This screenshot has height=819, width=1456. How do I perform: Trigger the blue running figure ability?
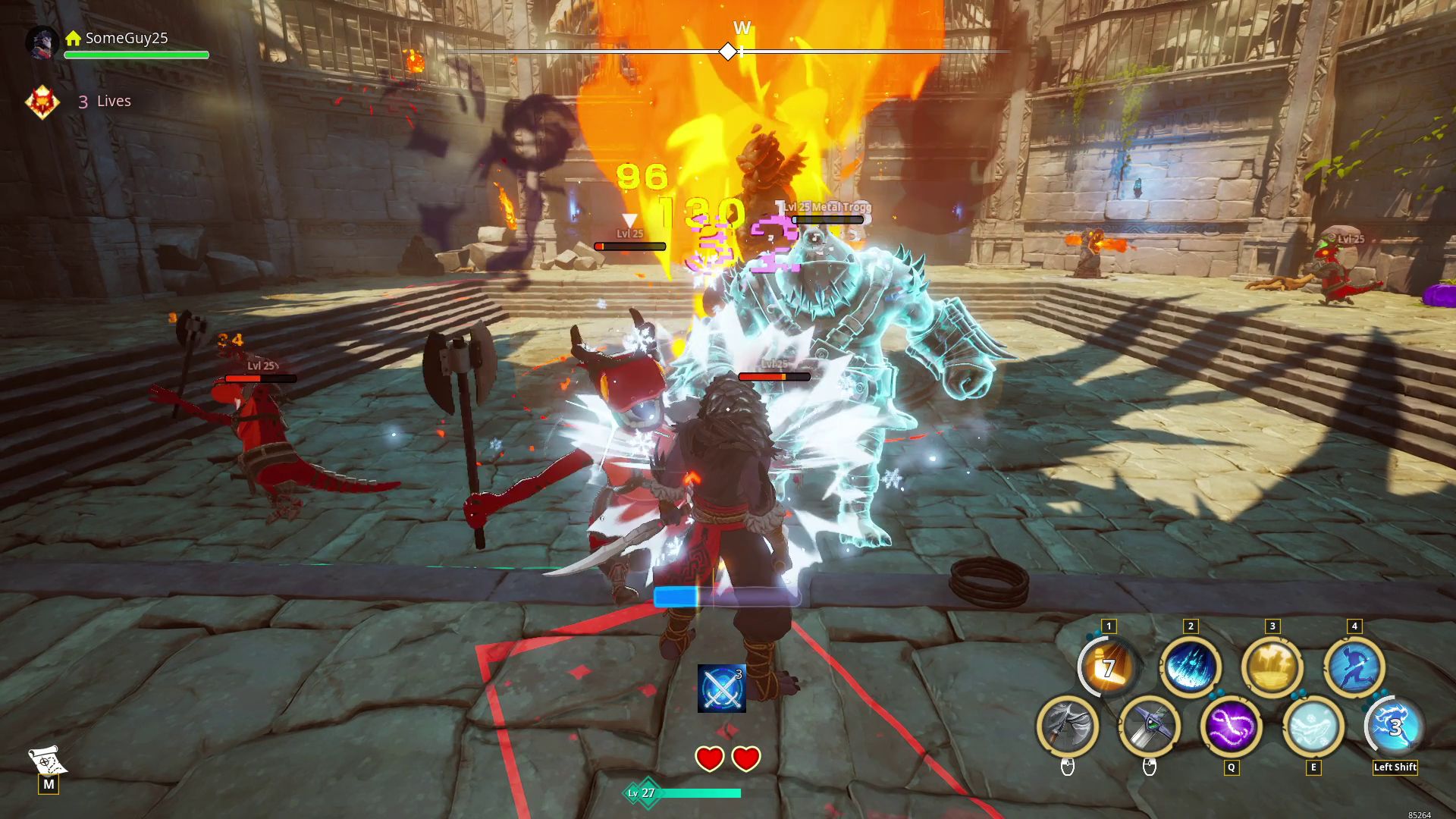(1354, 667)
